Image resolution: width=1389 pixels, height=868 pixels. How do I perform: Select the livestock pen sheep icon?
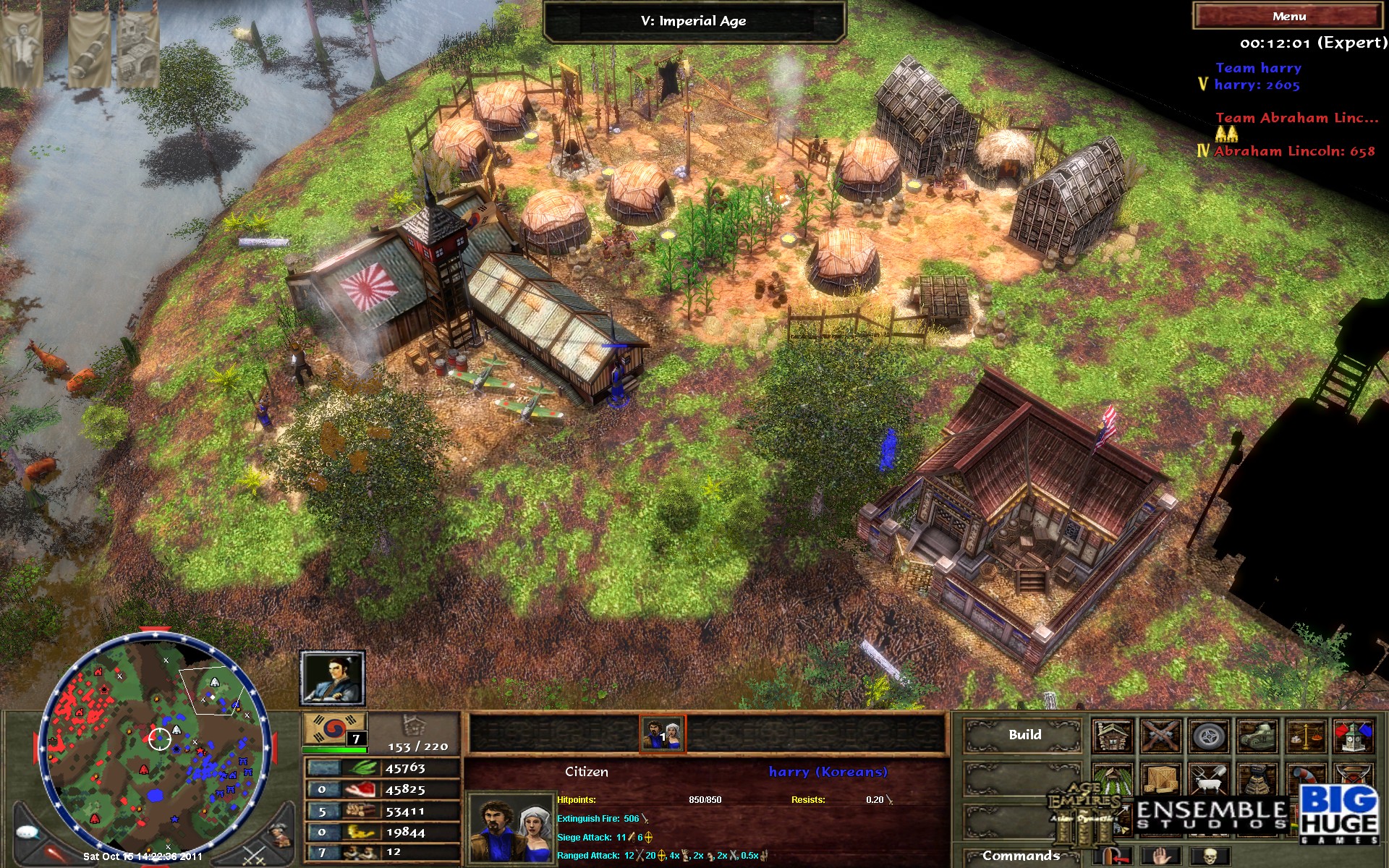[x=1208, y=780]
